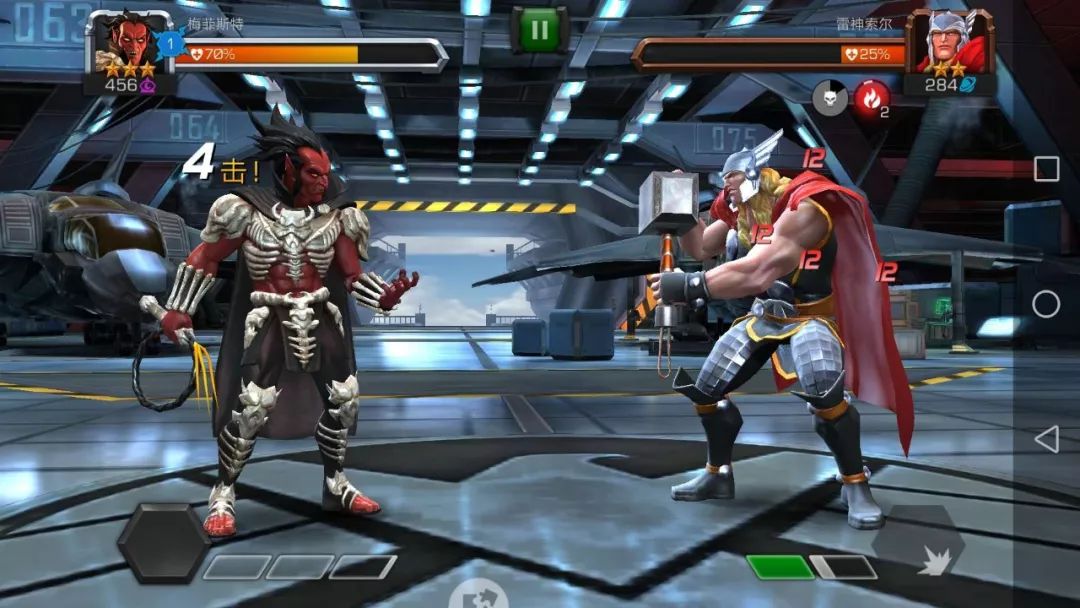Inspect the red flame debuff icon
Screen dimensions: 1080x608
[870, 97]
